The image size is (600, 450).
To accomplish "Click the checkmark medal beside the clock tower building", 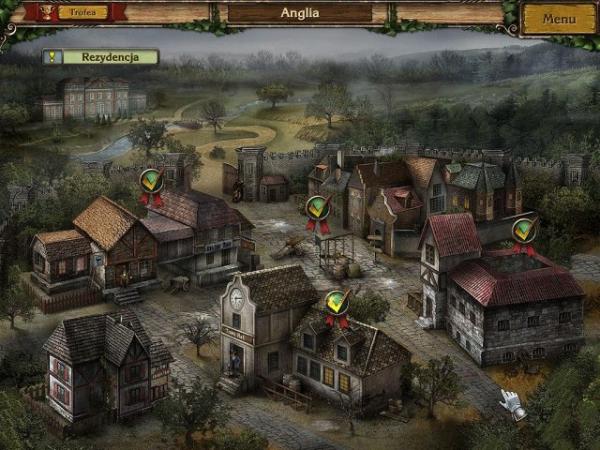I will pos(338,304).
